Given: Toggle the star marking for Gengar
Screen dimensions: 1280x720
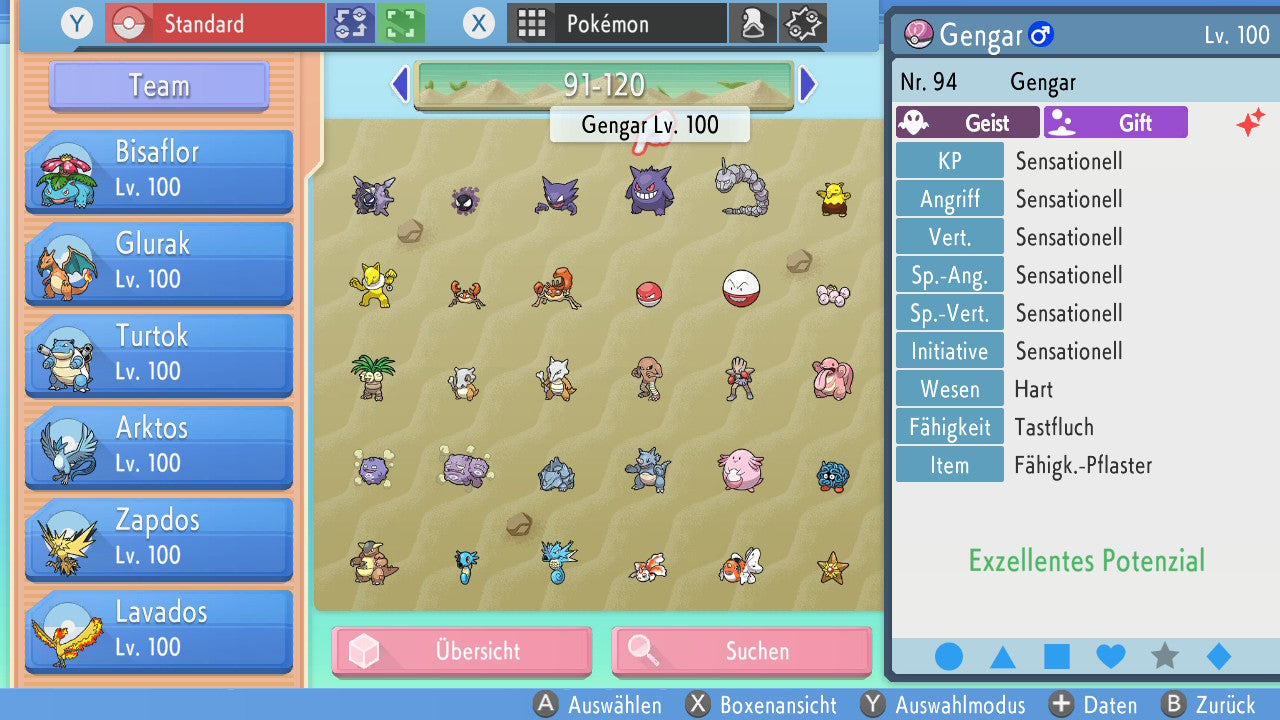Looking at the screenshot, I should click(1164, 656).
